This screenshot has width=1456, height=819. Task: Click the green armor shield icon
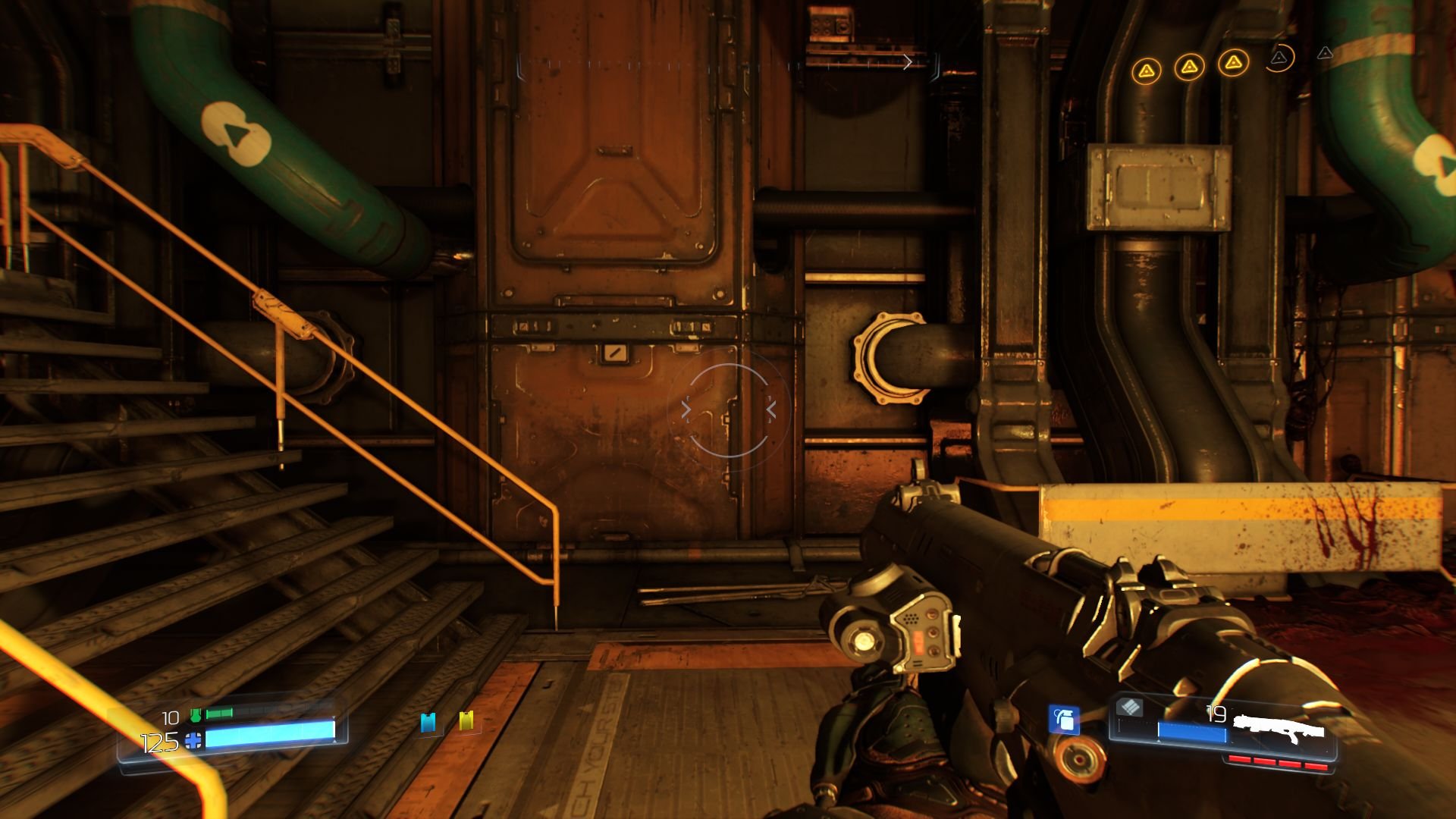tap(196, 715)
